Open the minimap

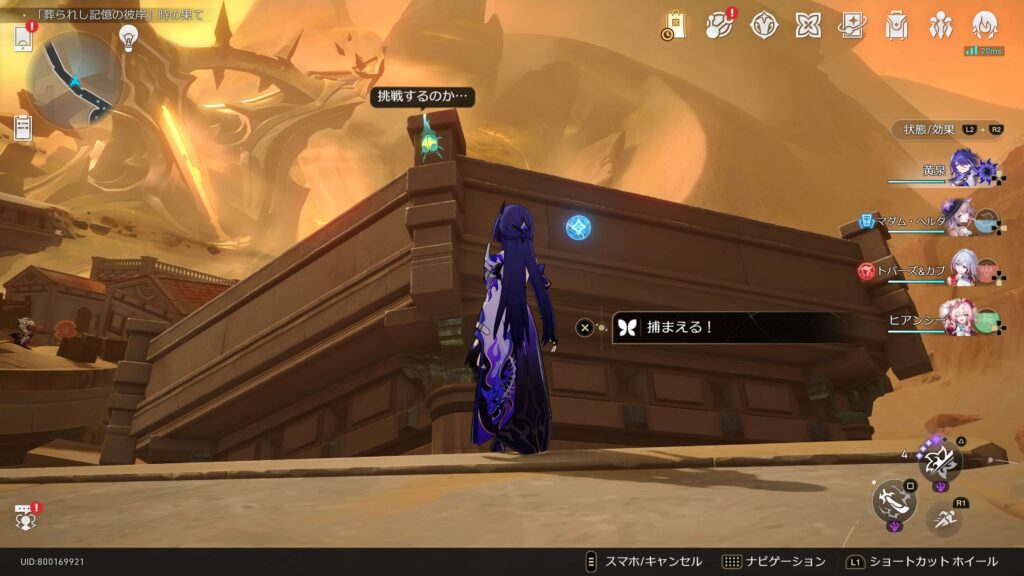(x=73, y=77)
